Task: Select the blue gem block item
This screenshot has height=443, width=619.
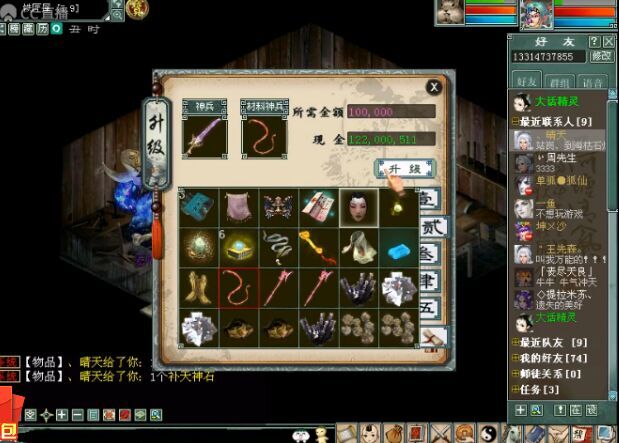Action: point(399,247)
